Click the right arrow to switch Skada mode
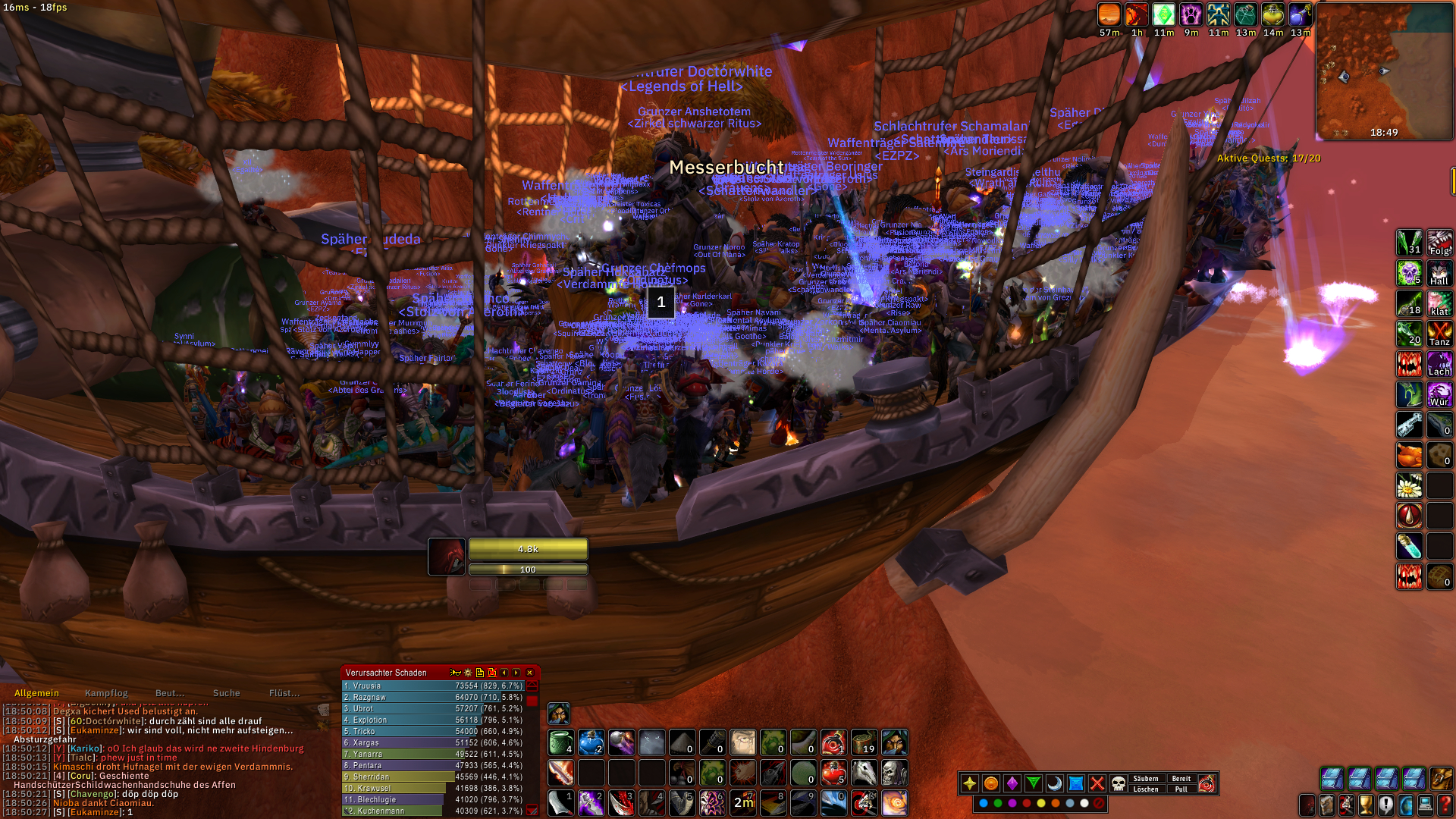The width and height of the screenshot is (1456, 819). click(516, 672)
